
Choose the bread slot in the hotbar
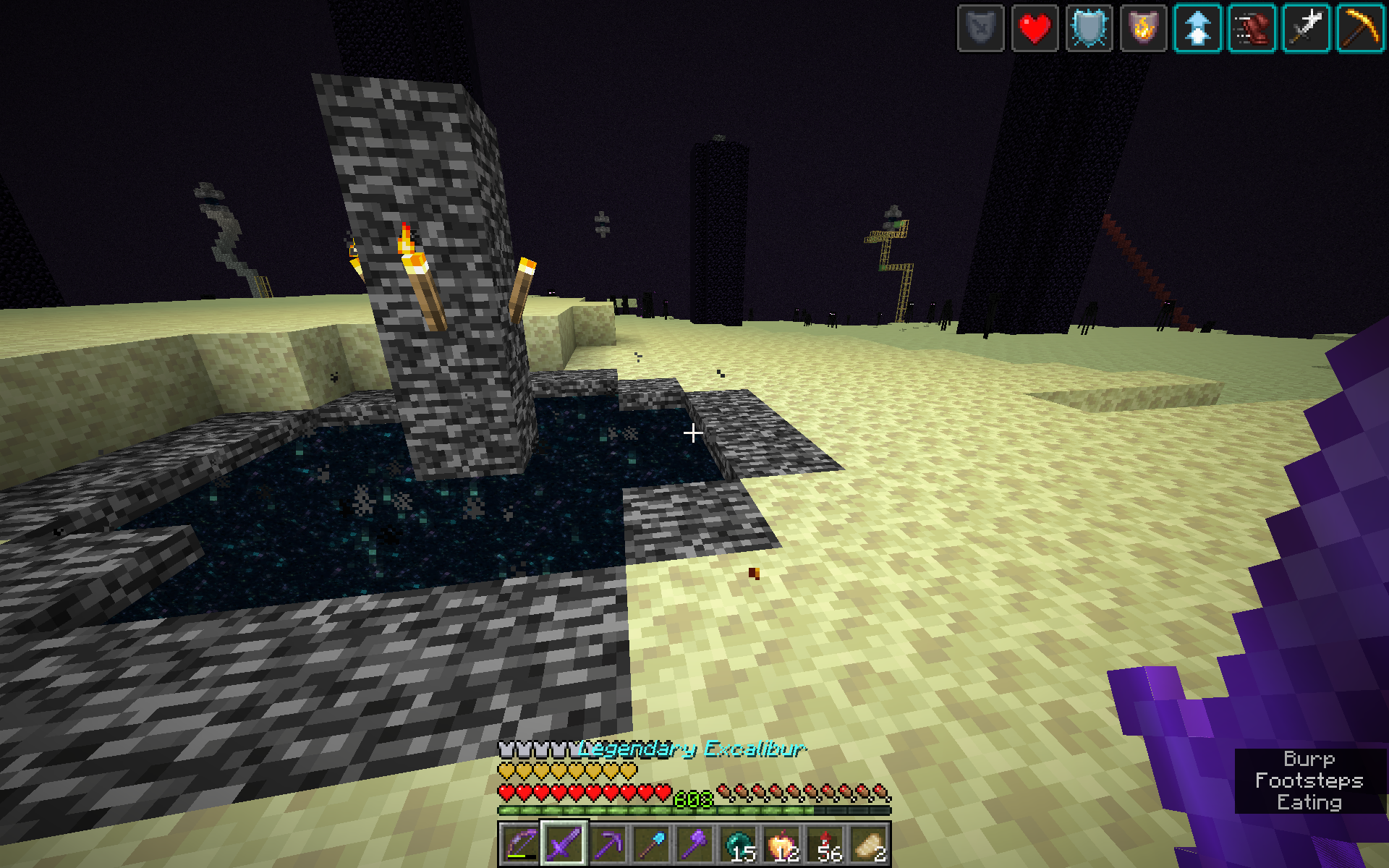click(868, 843)
